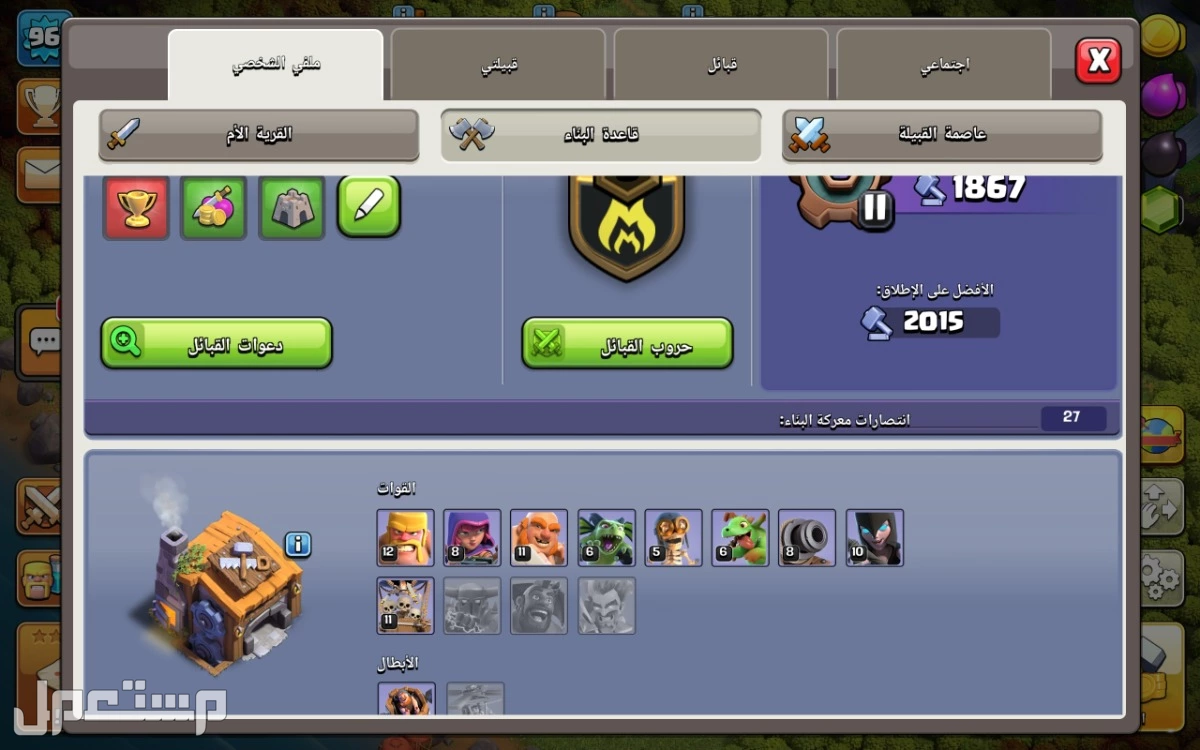Click the green gold-and-elixir resources button
This screenshot has width=1200, height=750.
point(214,207)
